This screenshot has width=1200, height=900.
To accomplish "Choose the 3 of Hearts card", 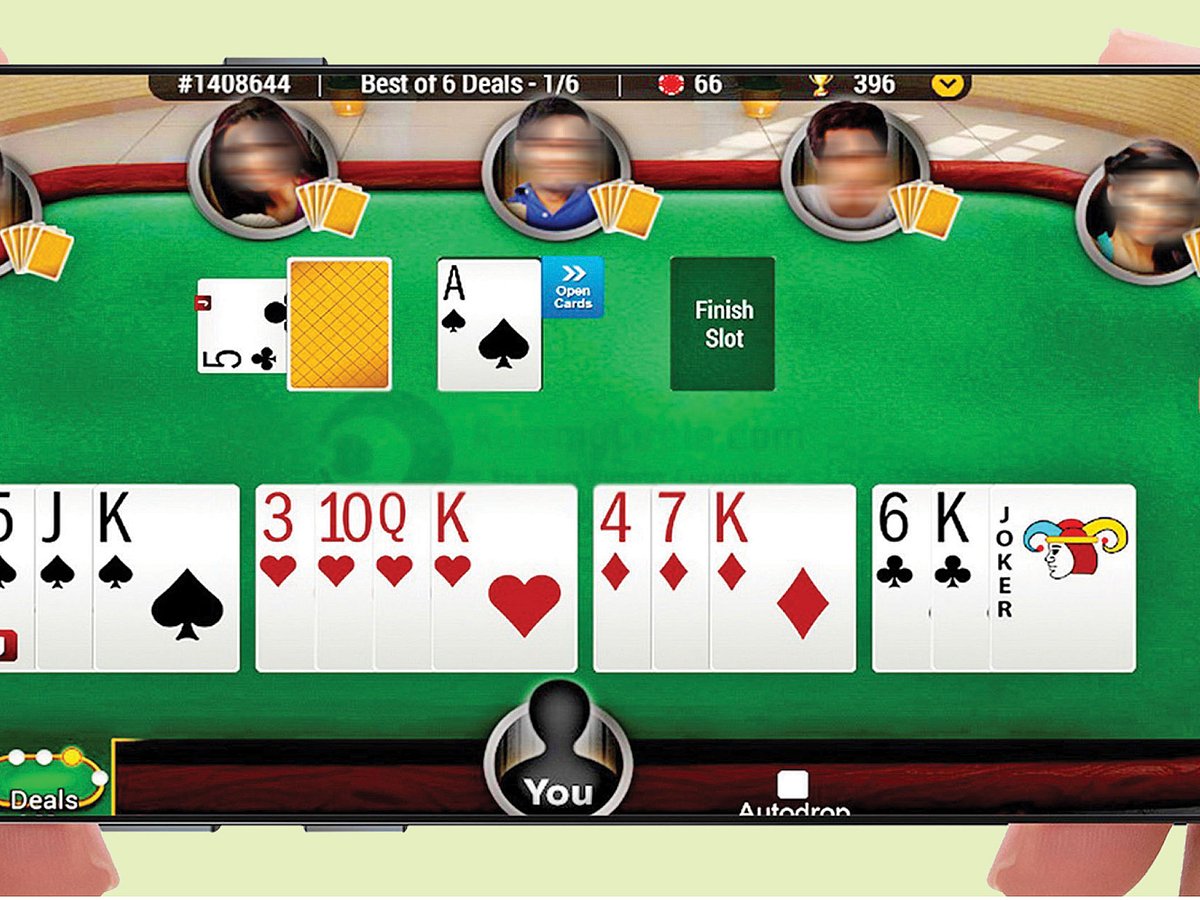I will [286, 577].
